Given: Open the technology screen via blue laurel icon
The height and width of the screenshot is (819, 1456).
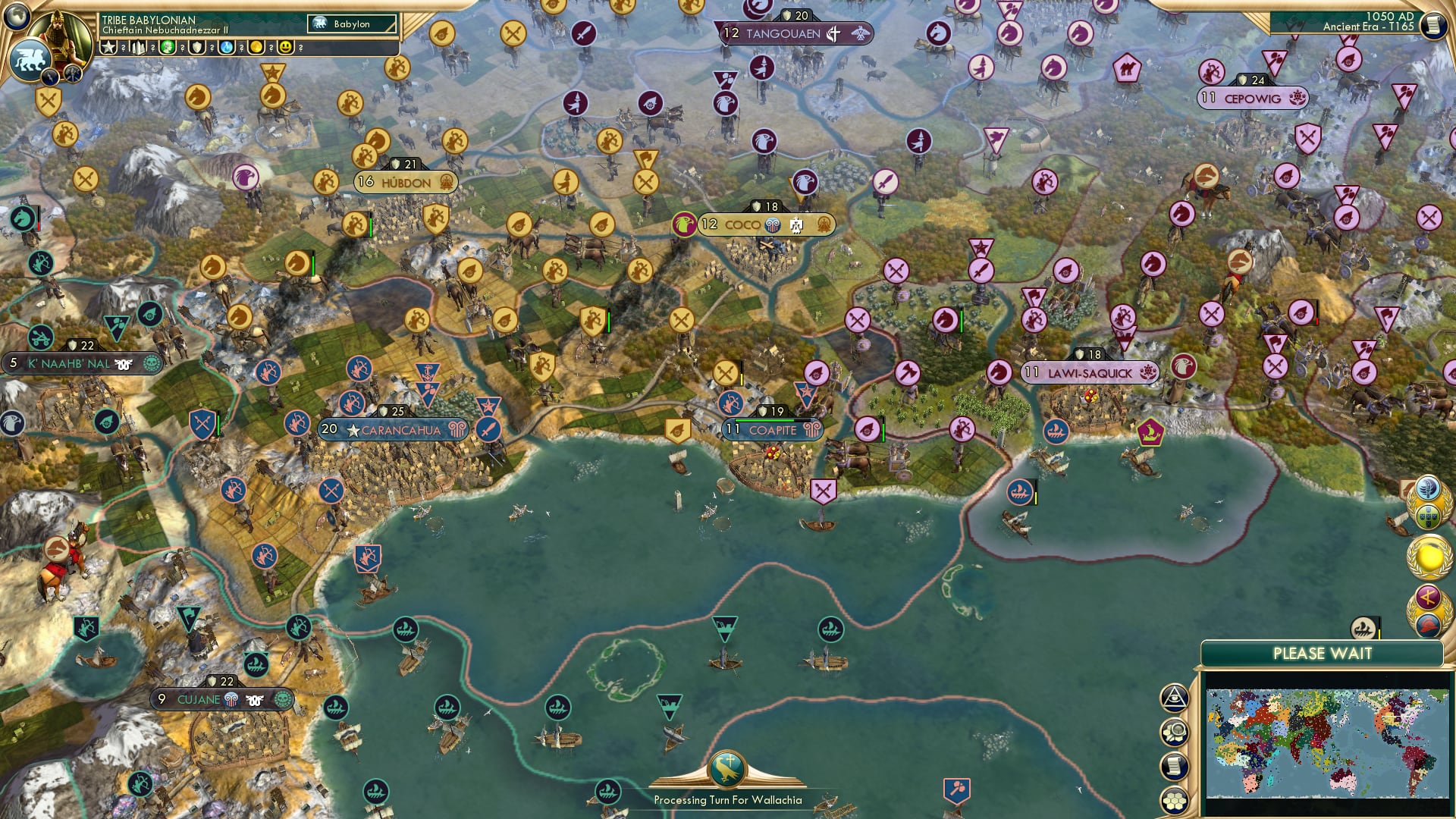Looking at the screenshot, I should [1428, 489].
